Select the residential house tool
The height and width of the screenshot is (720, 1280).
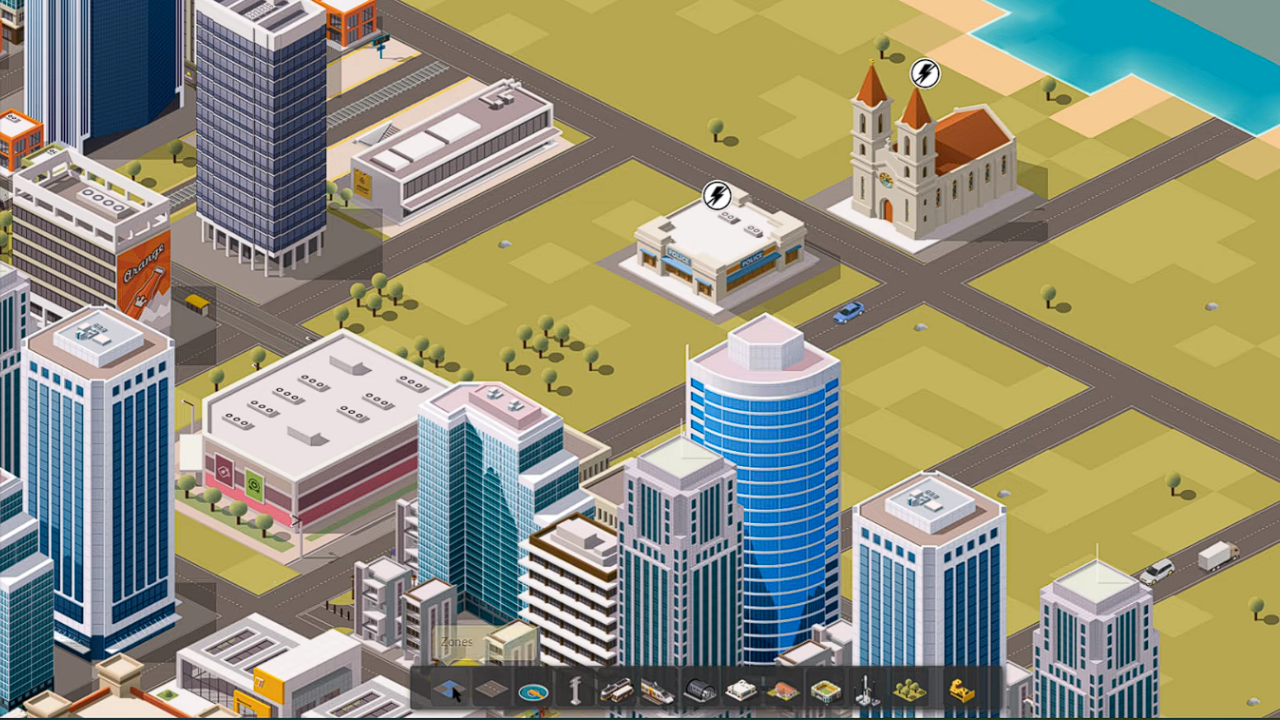(782, 690)
